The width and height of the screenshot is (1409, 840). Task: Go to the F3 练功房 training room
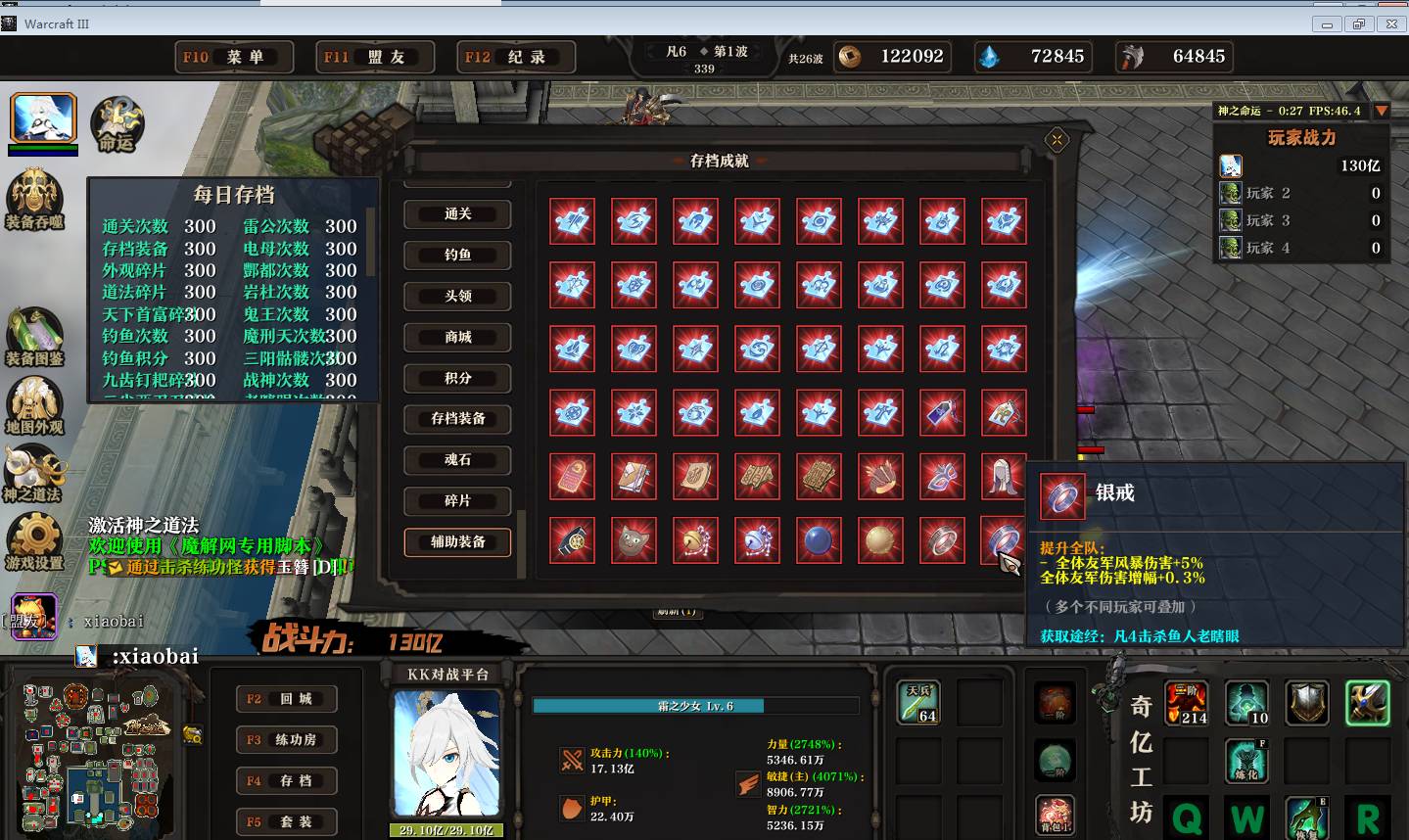tap(286, 740)
